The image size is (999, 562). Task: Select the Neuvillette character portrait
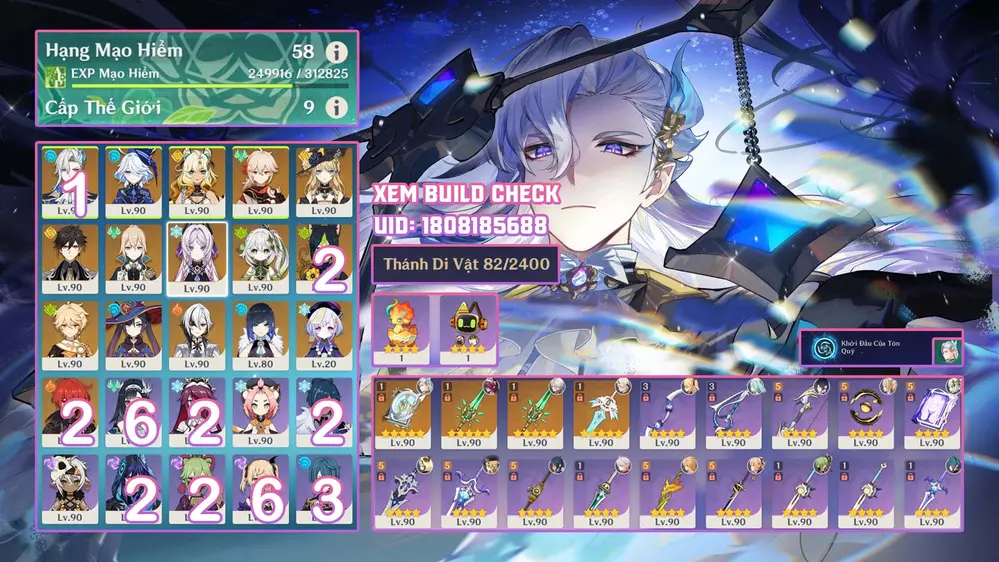70,182
